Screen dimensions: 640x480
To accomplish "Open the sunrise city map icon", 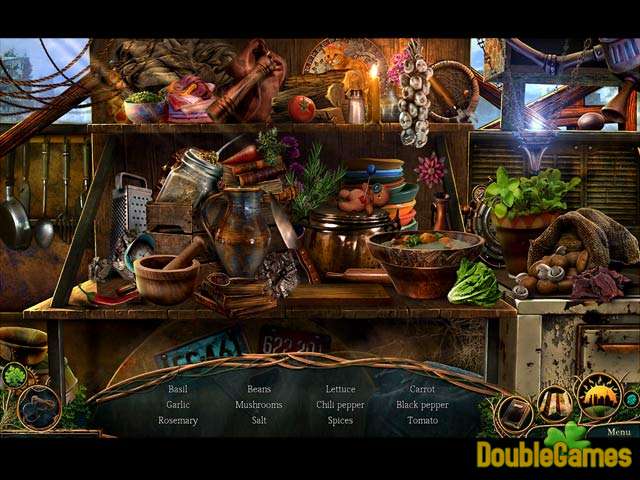I will point(599,396).
